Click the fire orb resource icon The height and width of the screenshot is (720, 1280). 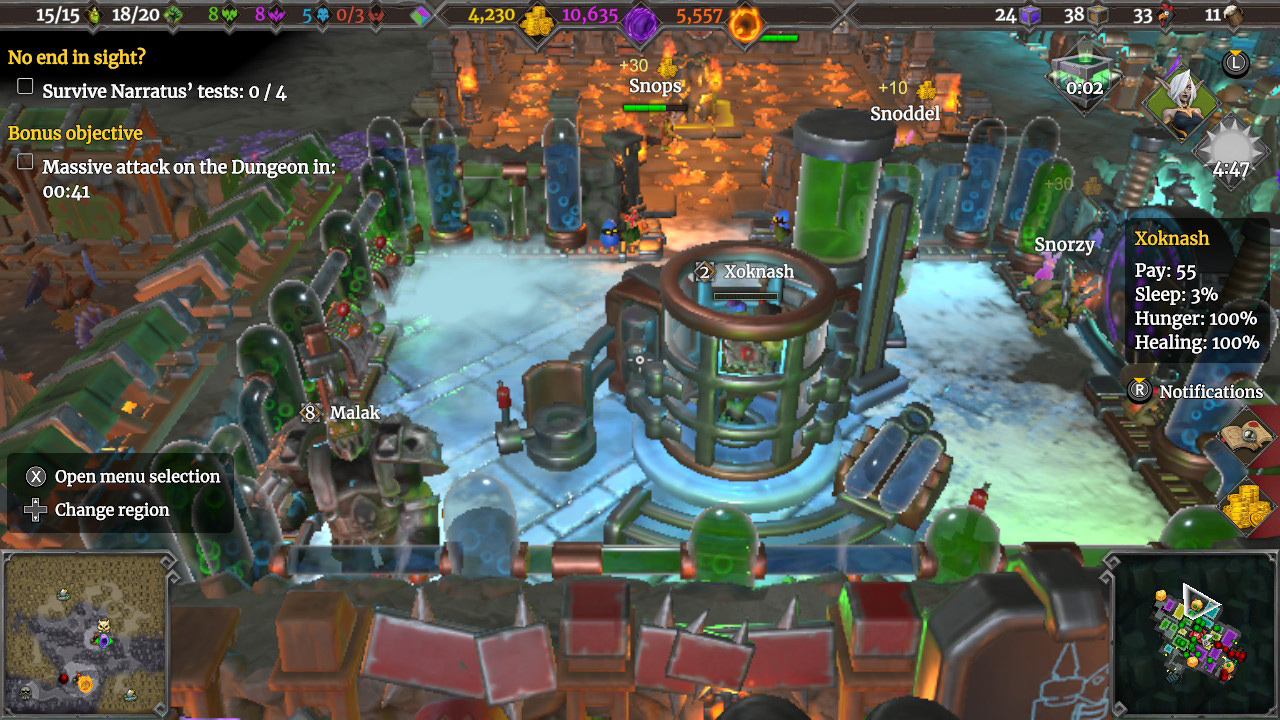click(744, 17)
